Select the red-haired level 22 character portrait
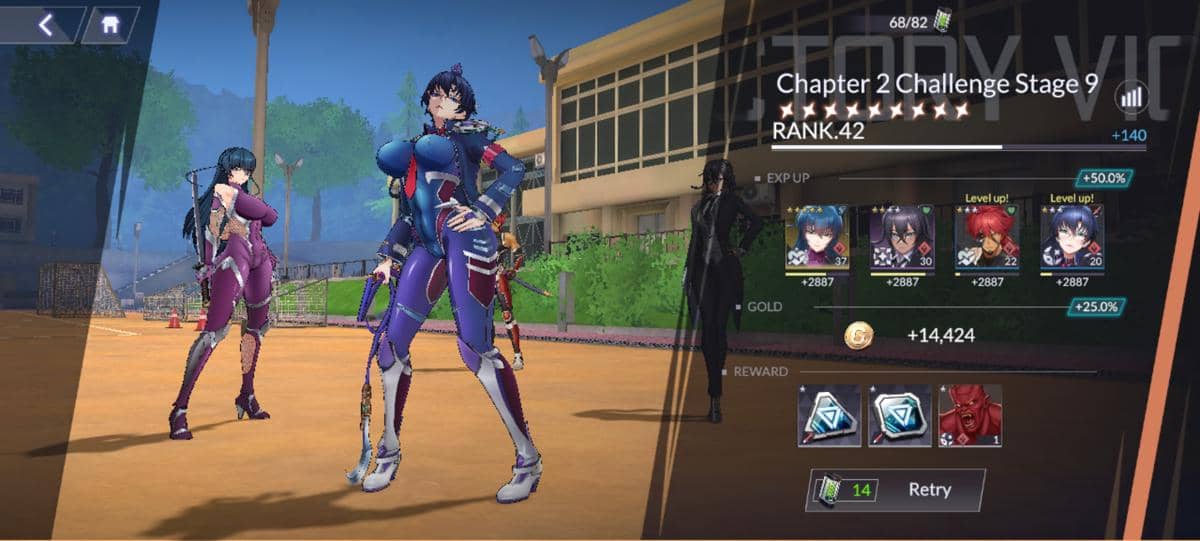Viewport: 1200px width, 541px height. point(986,238)
